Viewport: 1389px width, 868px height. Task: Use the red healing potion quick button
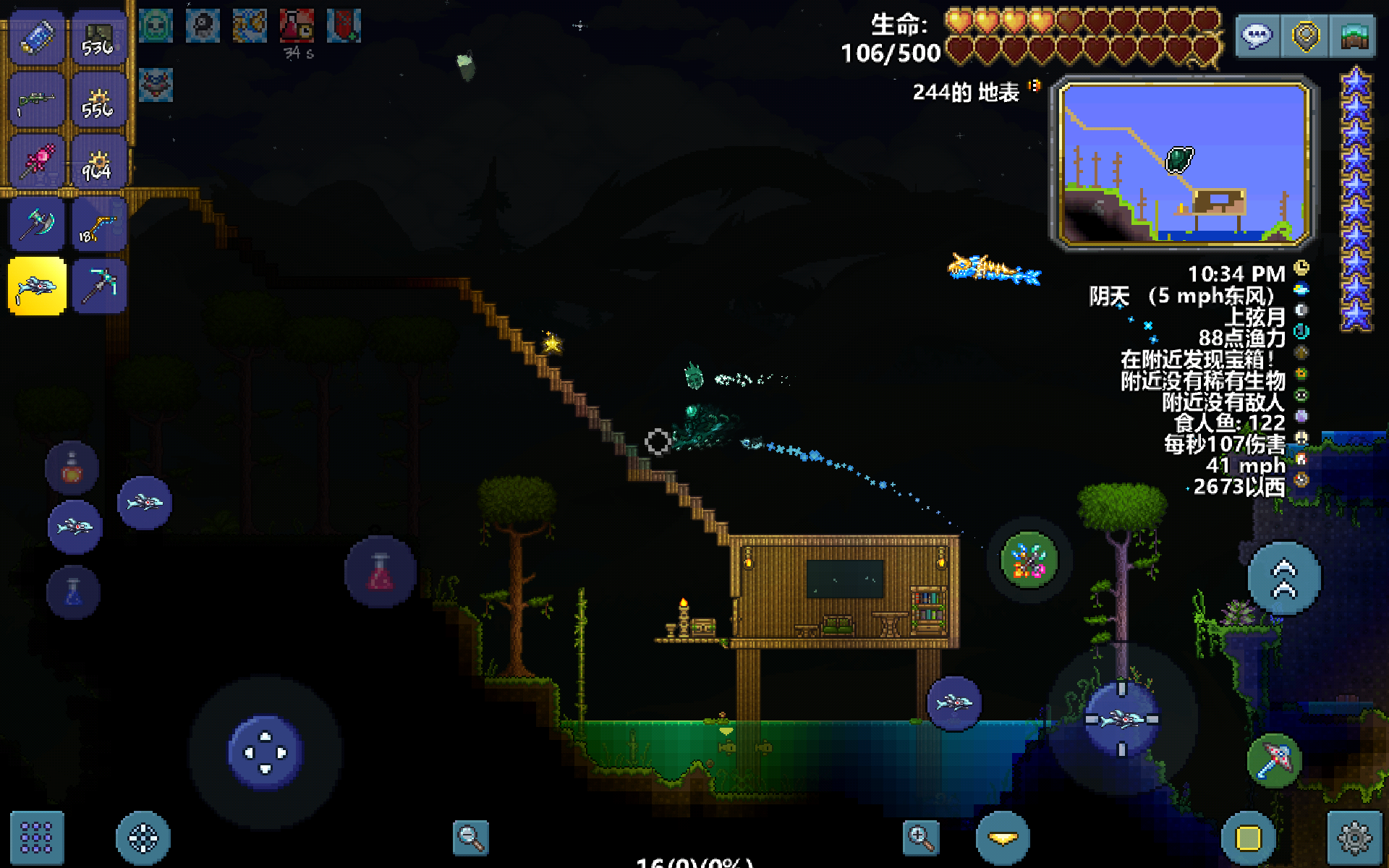381,572
